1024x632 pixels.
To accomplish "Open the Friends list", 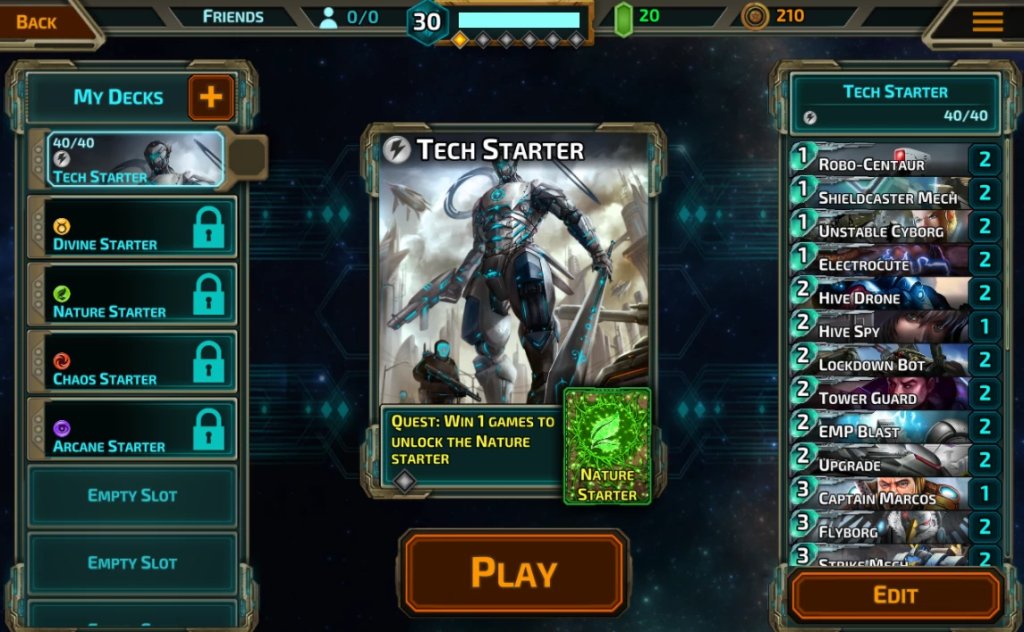I will point(233,16).
